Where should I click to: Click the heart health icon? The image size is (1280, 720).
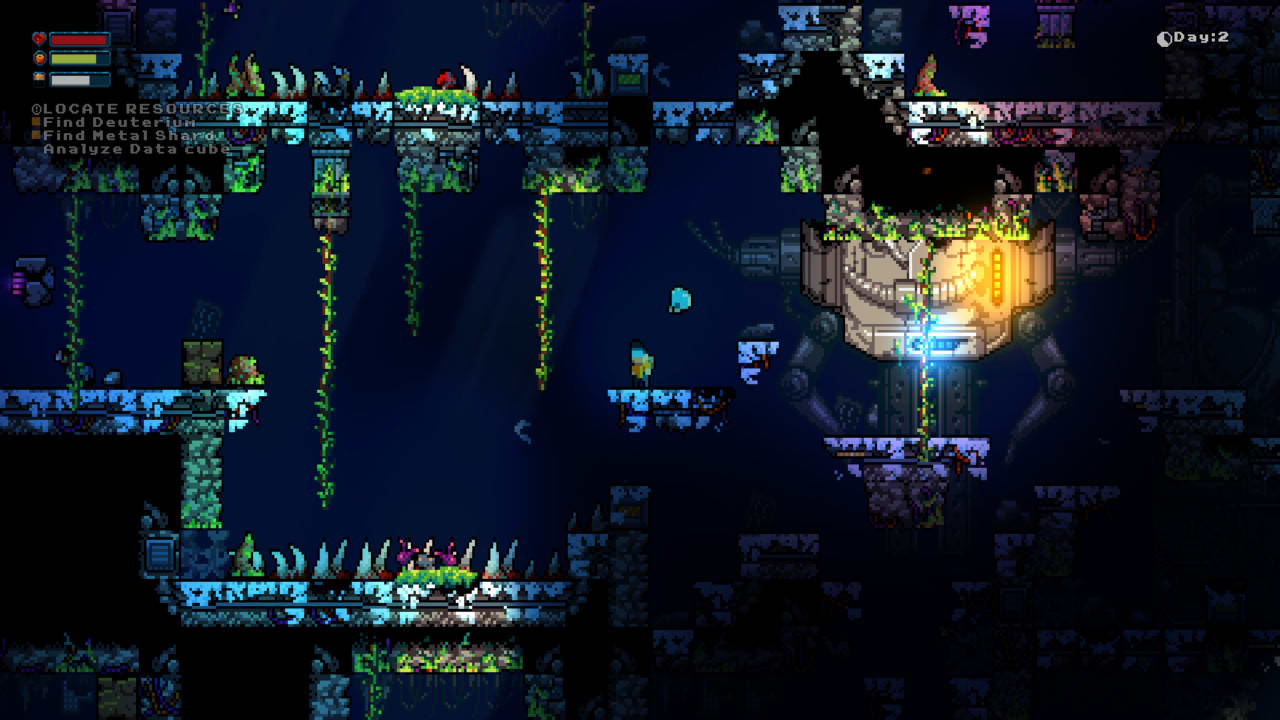[39, 38]
